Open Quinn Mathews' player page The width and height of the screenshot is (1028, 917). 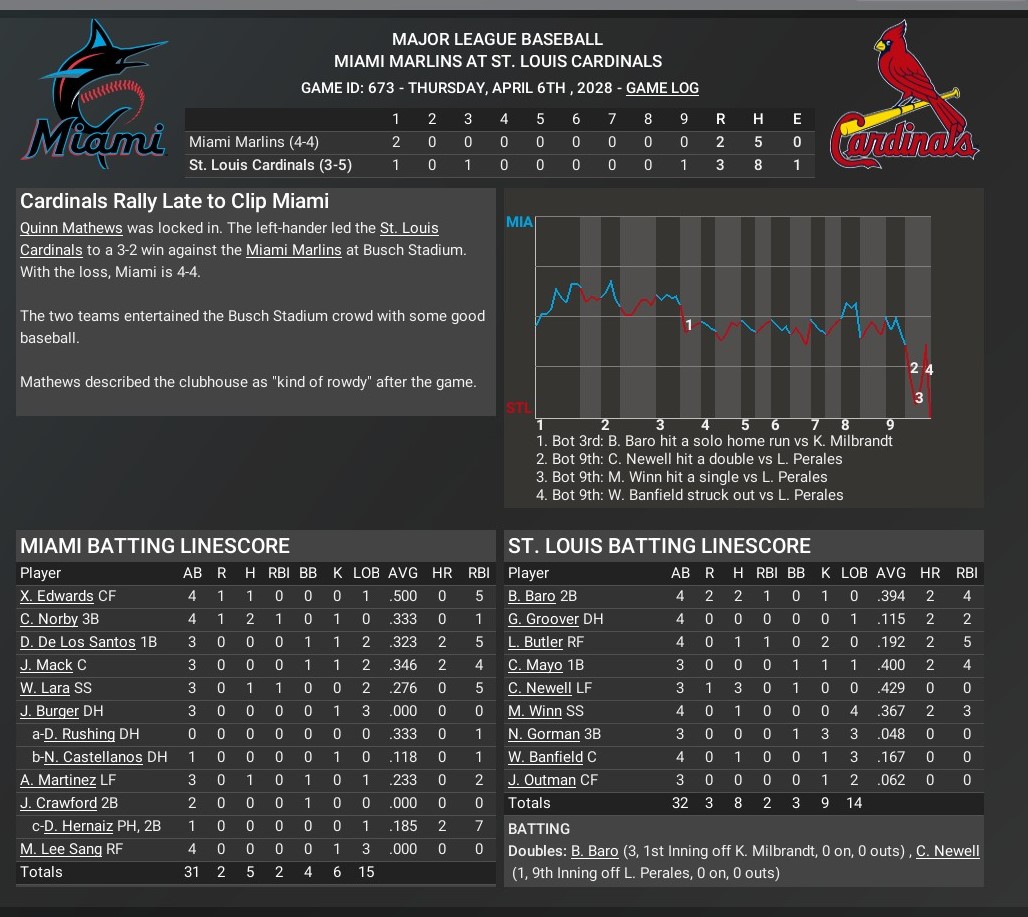[x=72, y=228]
